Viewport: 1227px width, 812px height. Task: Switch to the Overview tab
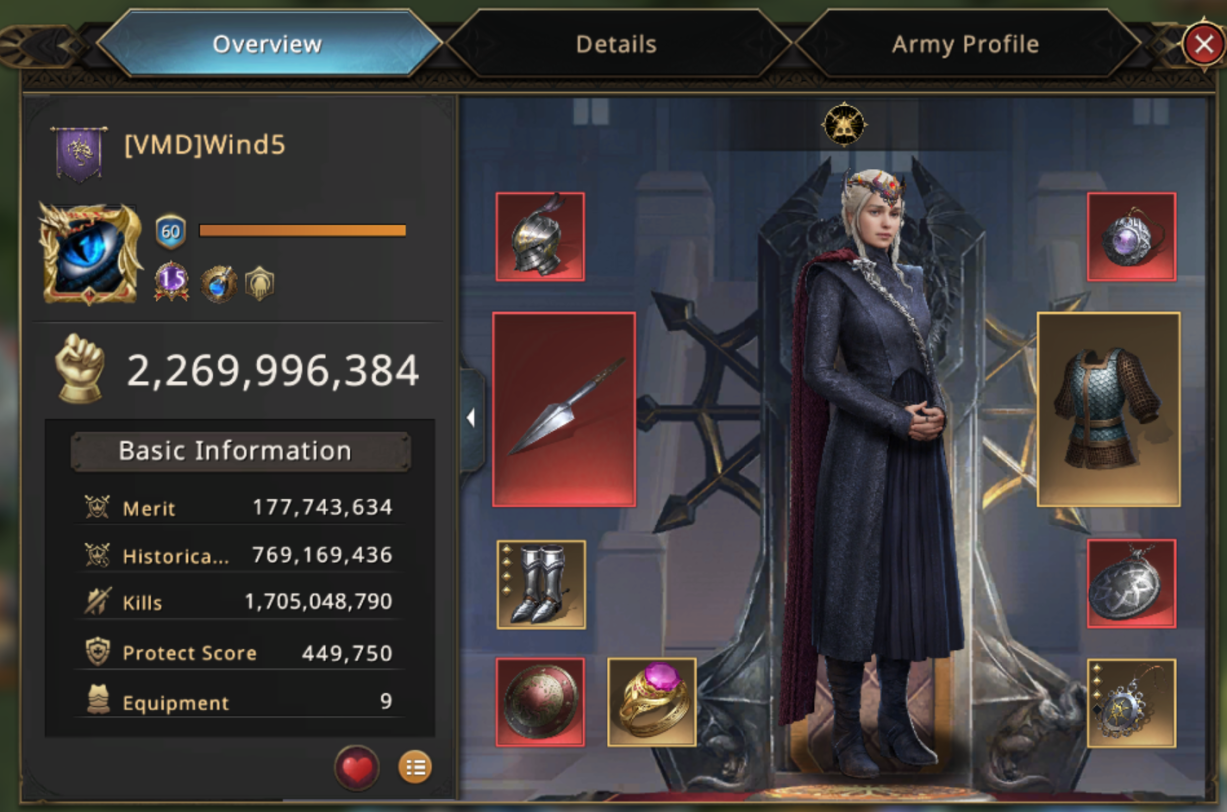pos(267,44)
